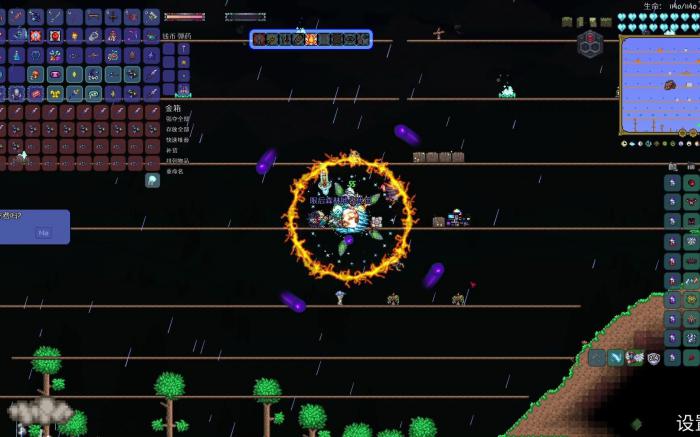The height and width of the screenshot is (437, 700).
Task: Click the pickaxe icon below equipment column
Action: 595,357
